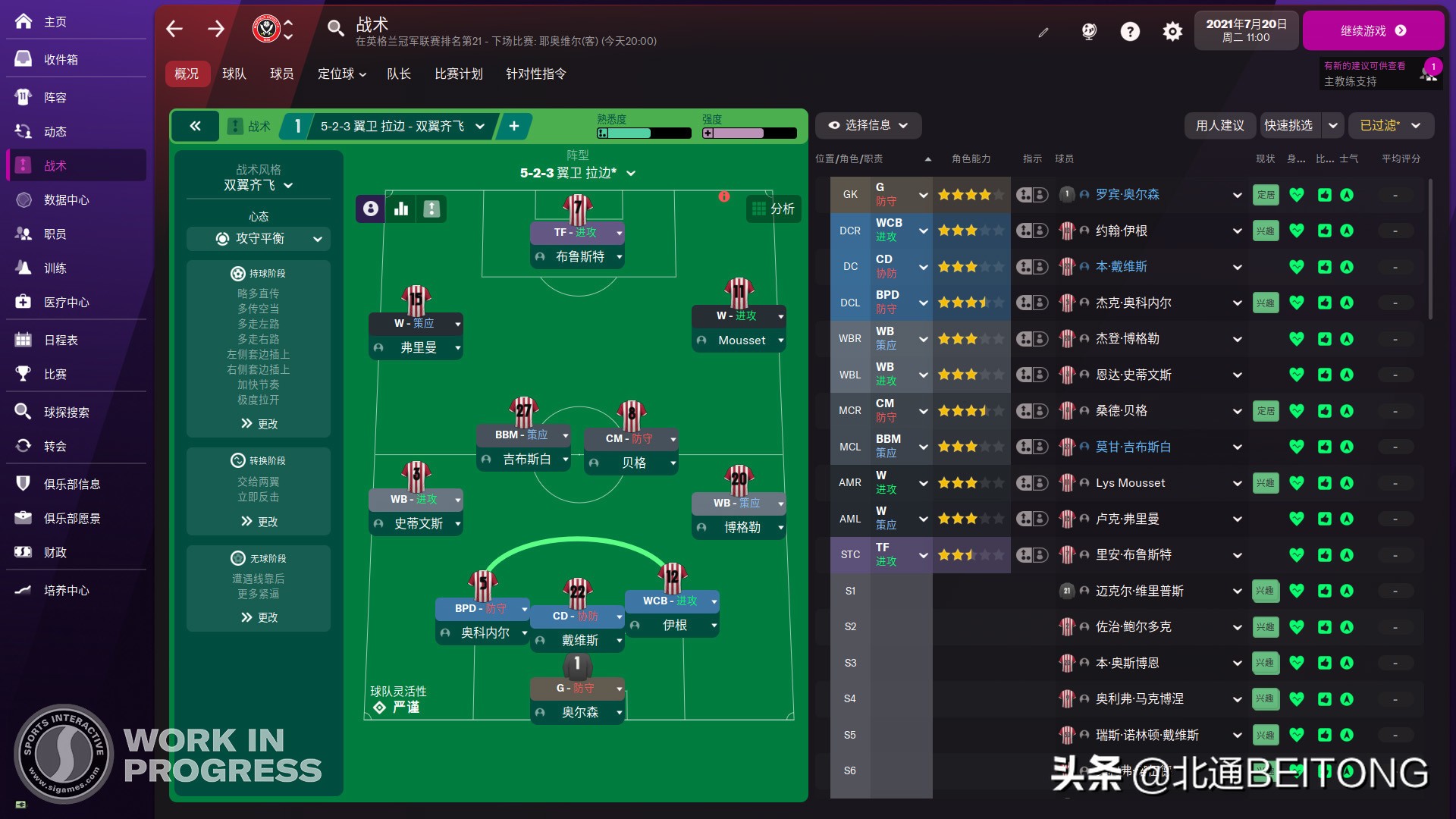The width and height of the screenshot is (1456, 819).
Task: Open game settings with the gear icon
Action: point(1172,31)
